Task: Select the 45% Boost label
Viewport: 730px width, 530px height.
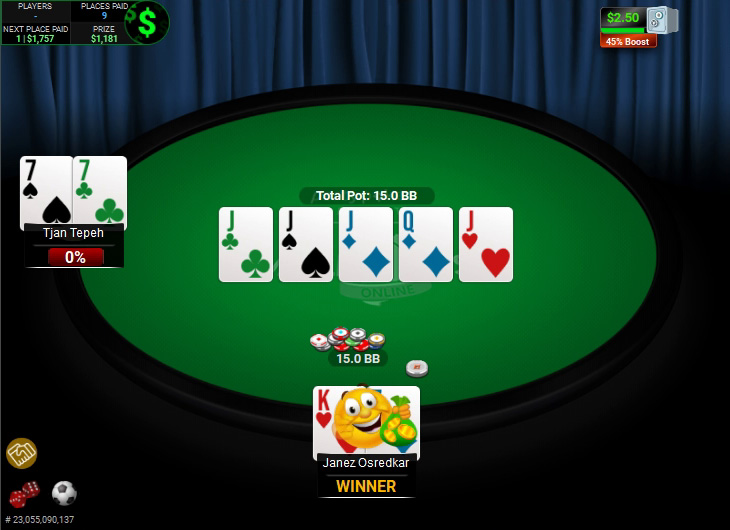Action: point(628,41)
